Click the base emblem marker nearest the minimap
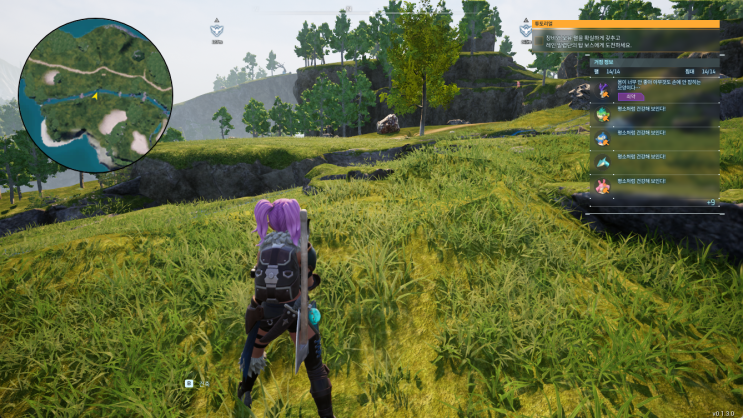 (217, 30)
